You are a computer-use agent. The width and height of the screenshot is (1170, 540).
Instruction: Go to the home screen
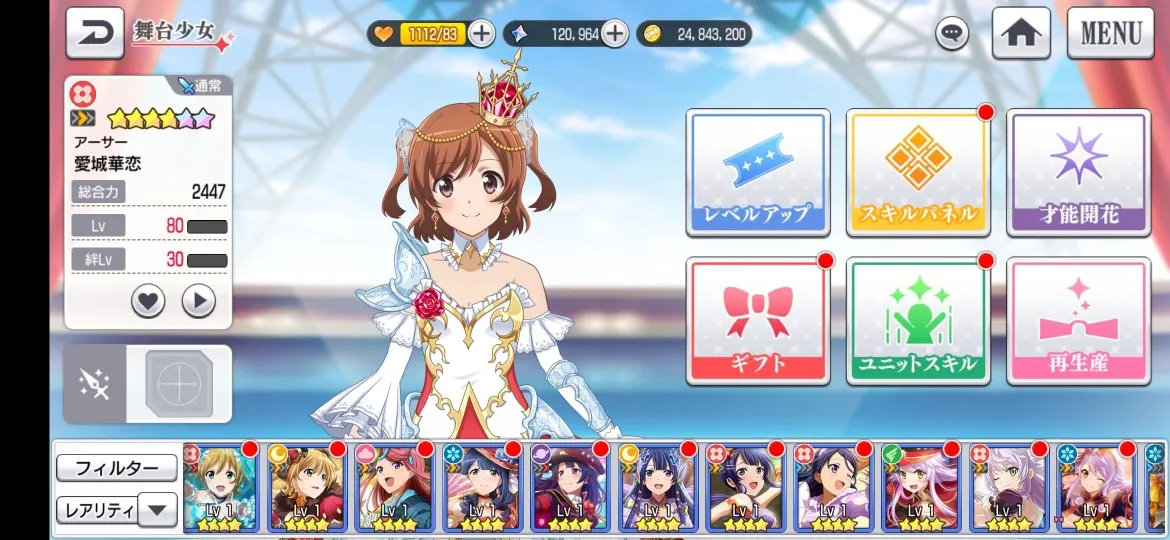pos(1020,33)
